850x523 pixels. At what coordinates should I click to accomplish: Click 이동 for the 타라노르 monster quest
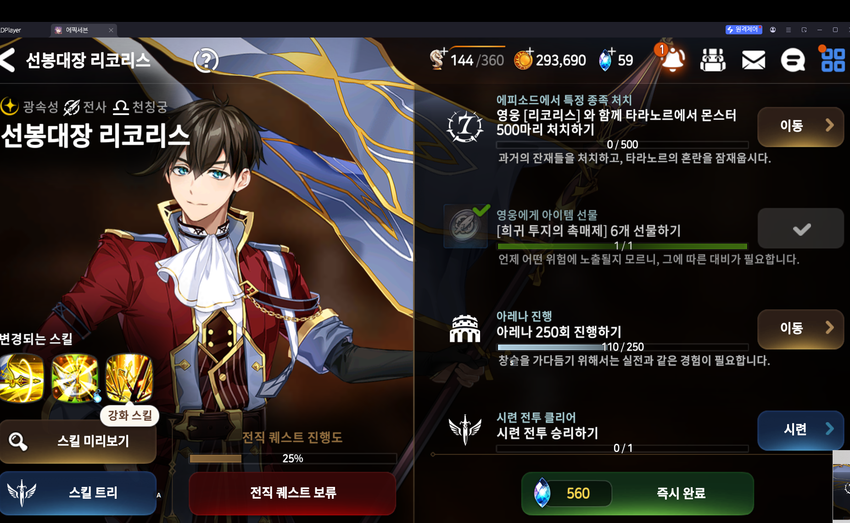[800, 126]
